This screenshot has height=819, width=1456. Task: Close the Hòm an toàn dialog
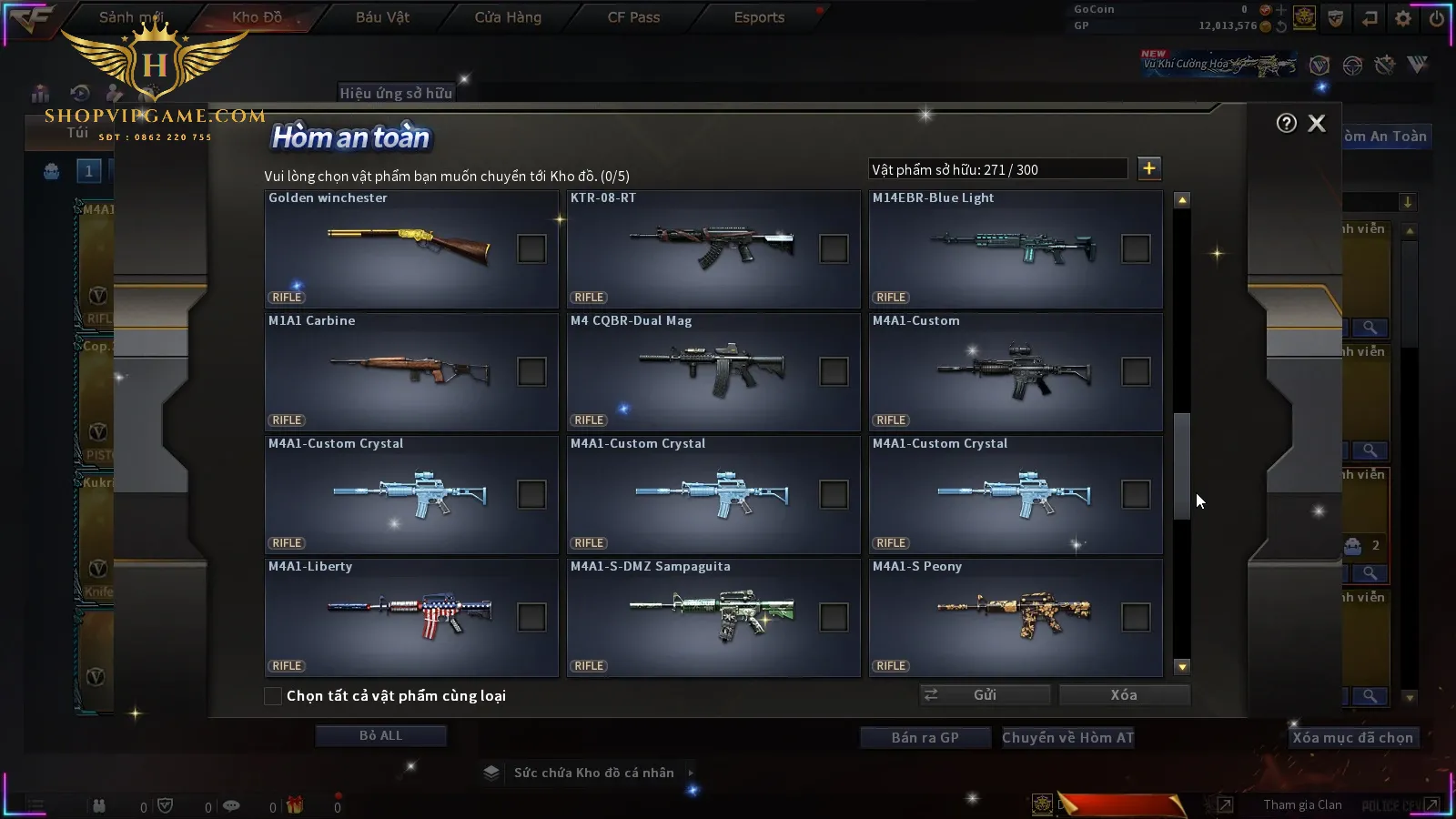(x=1317, y=124)
